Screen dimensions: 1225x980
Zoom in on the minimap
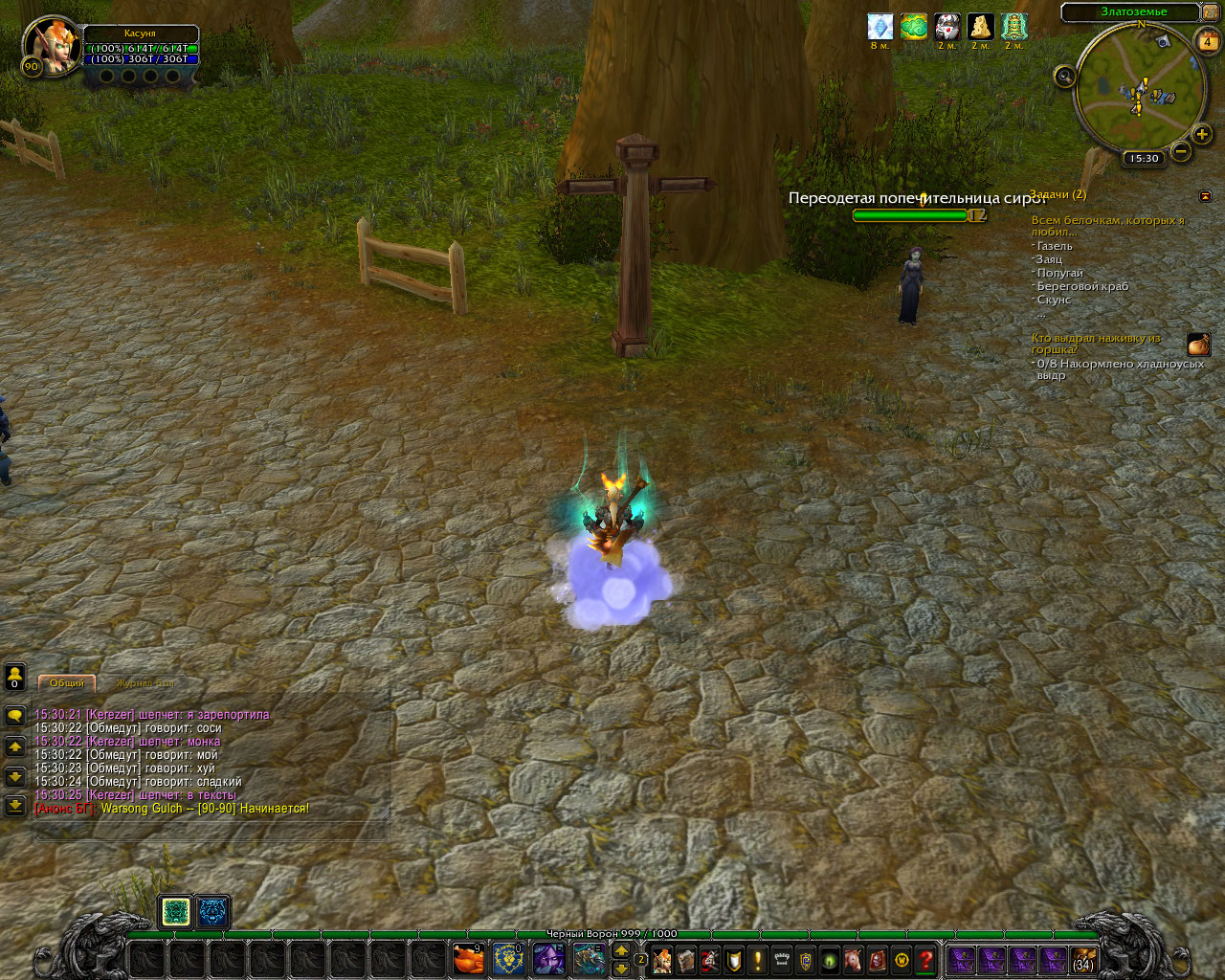1202,134
